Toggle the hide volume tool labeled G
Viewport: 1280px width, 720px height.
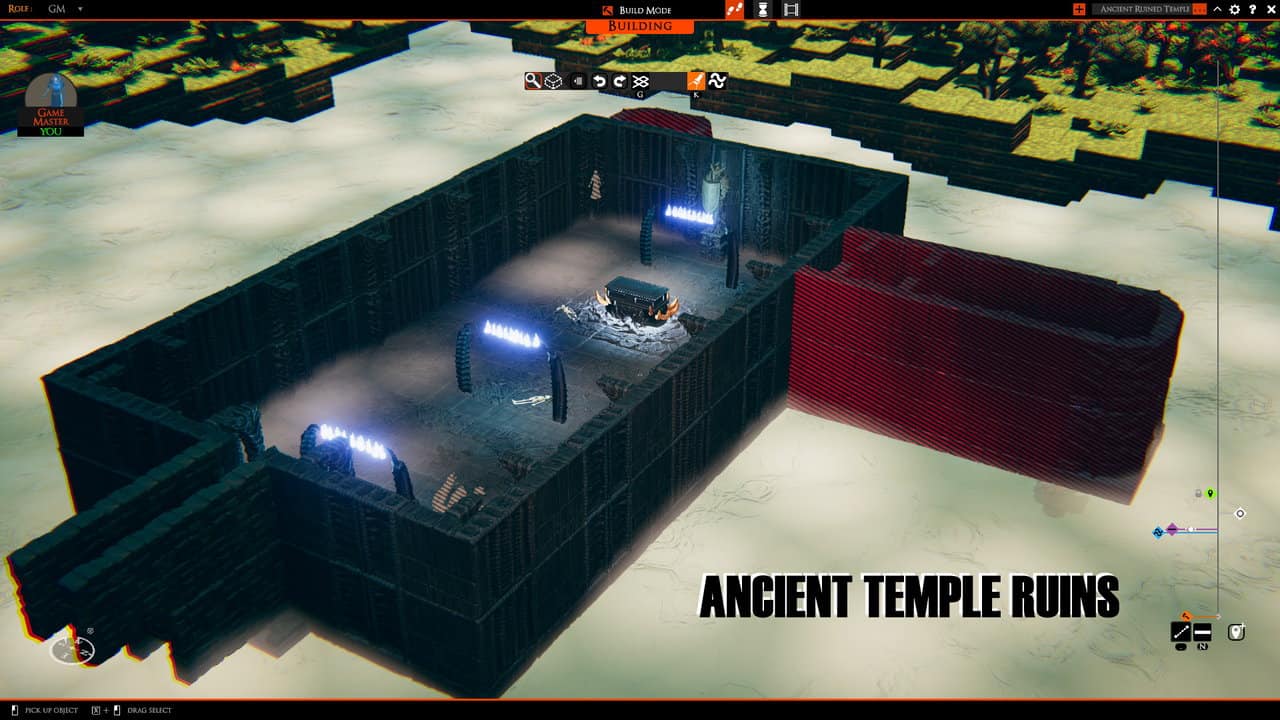tap(641, 81)
